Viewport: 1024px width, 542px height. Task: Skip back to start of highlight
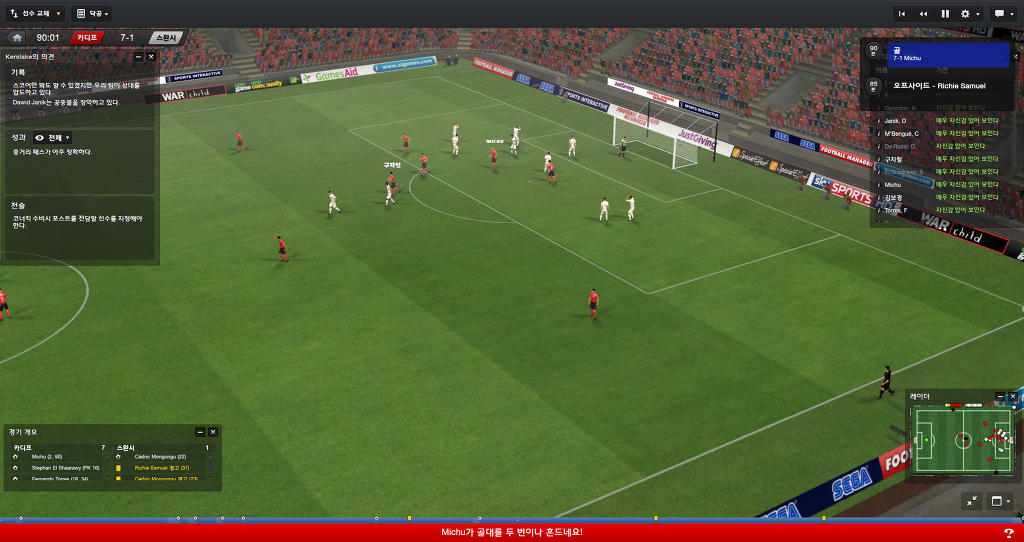(902, 14)
